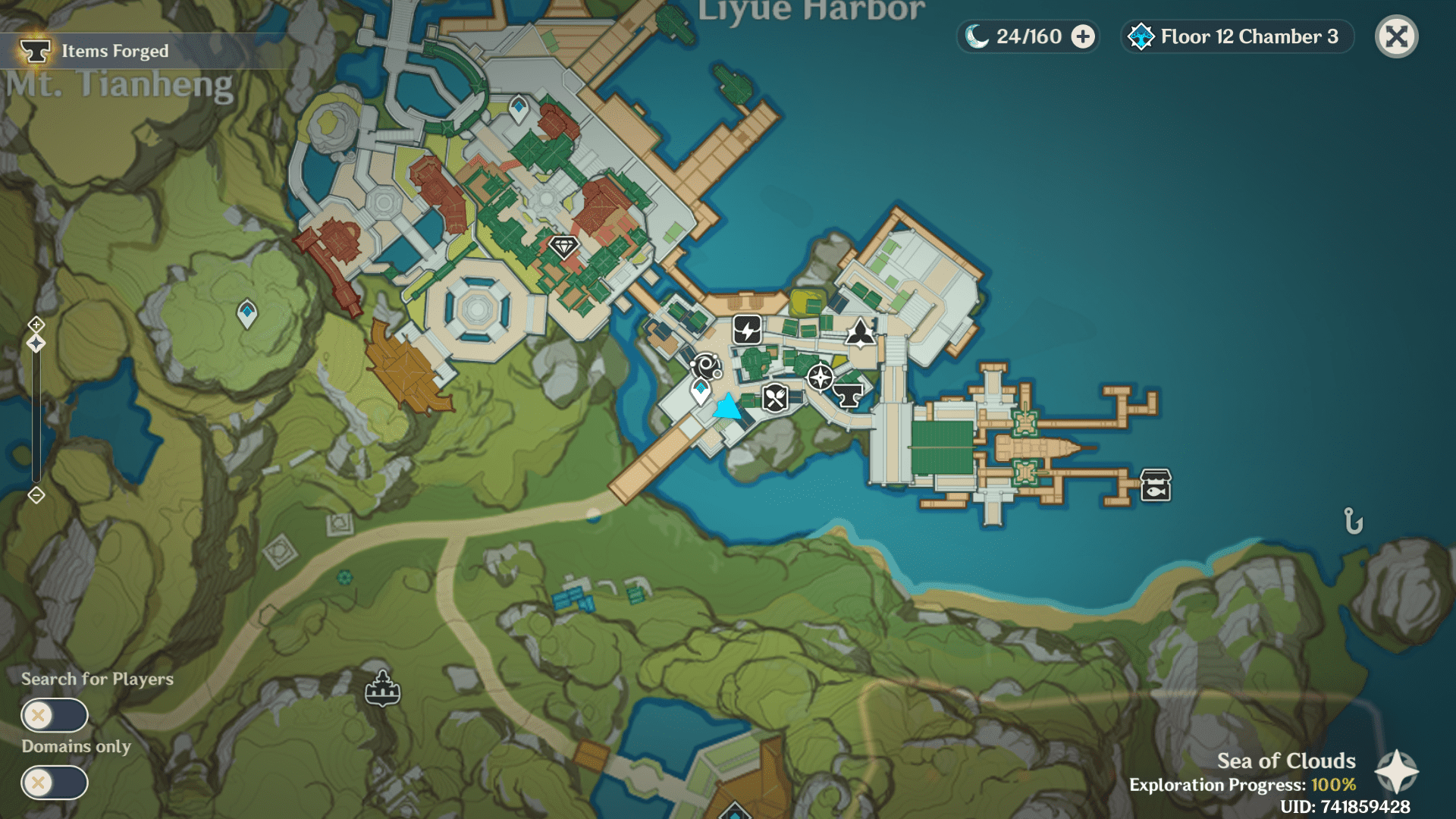
Task: Select the fishing association shop marker
Action: (1156, 485)
